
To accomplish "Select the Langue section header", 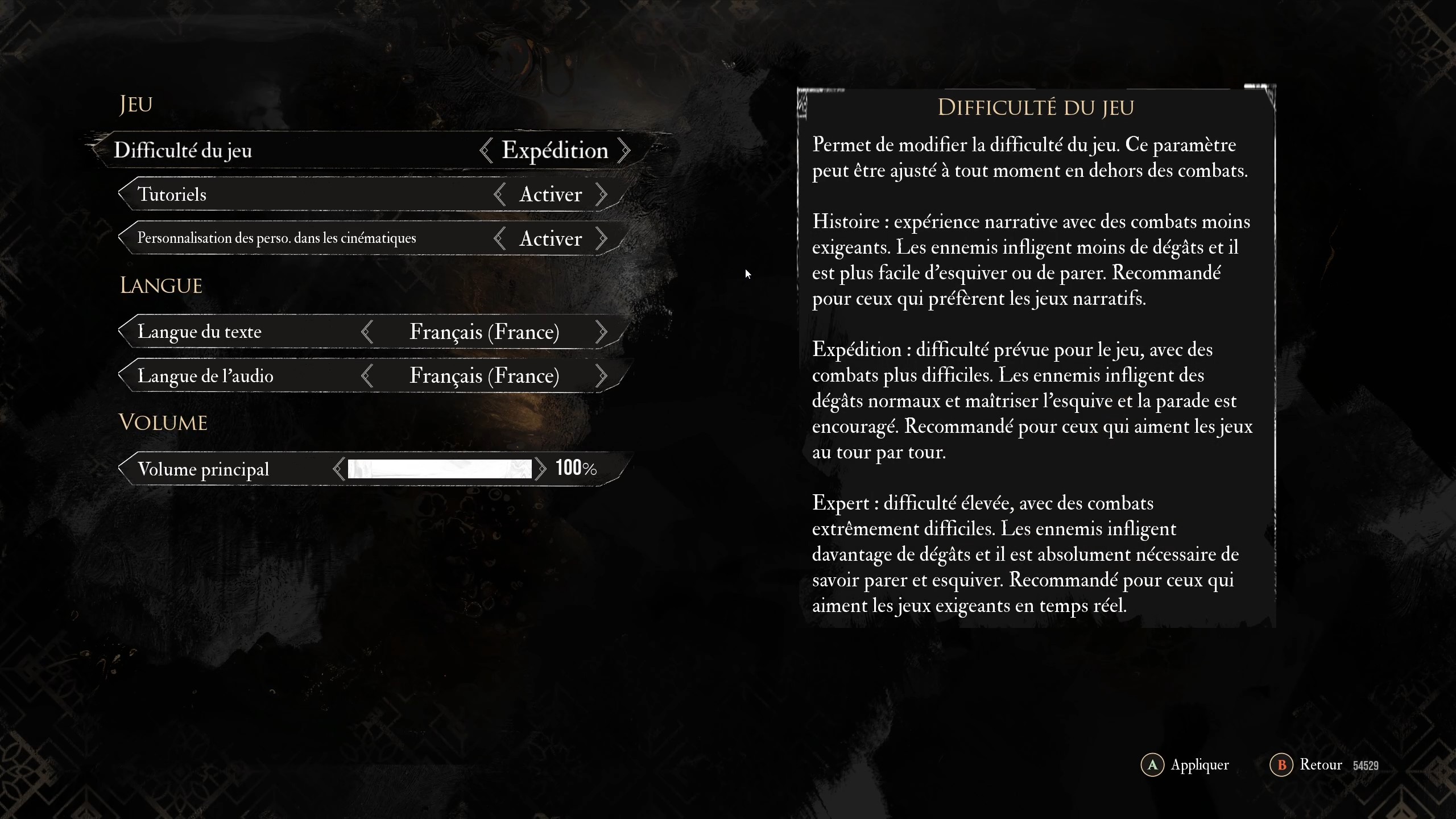I will click(x=161, y=284).
